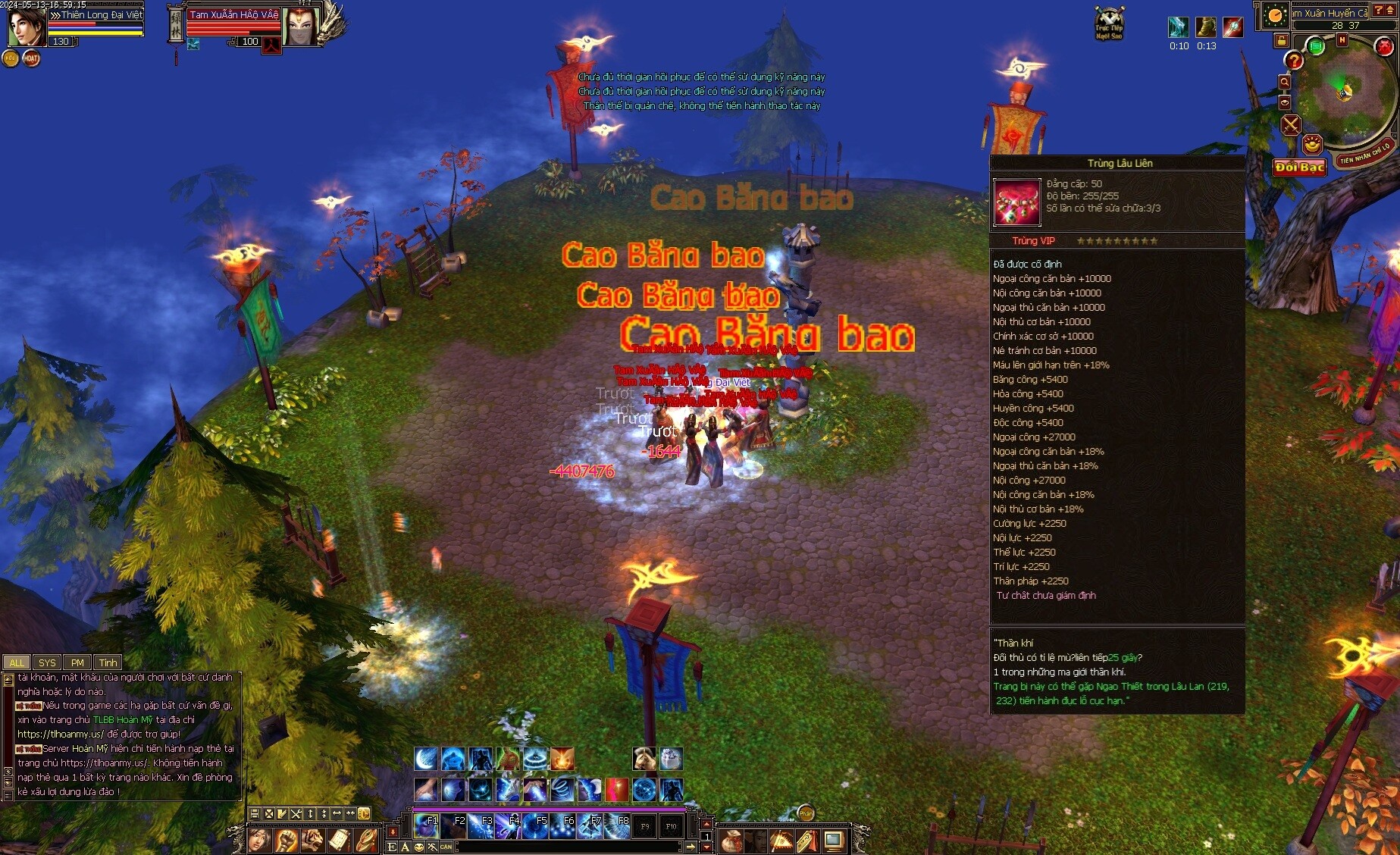Open the bag pouch inventory icon
Screen dimensions: 1400x855
tap(731, 841)
